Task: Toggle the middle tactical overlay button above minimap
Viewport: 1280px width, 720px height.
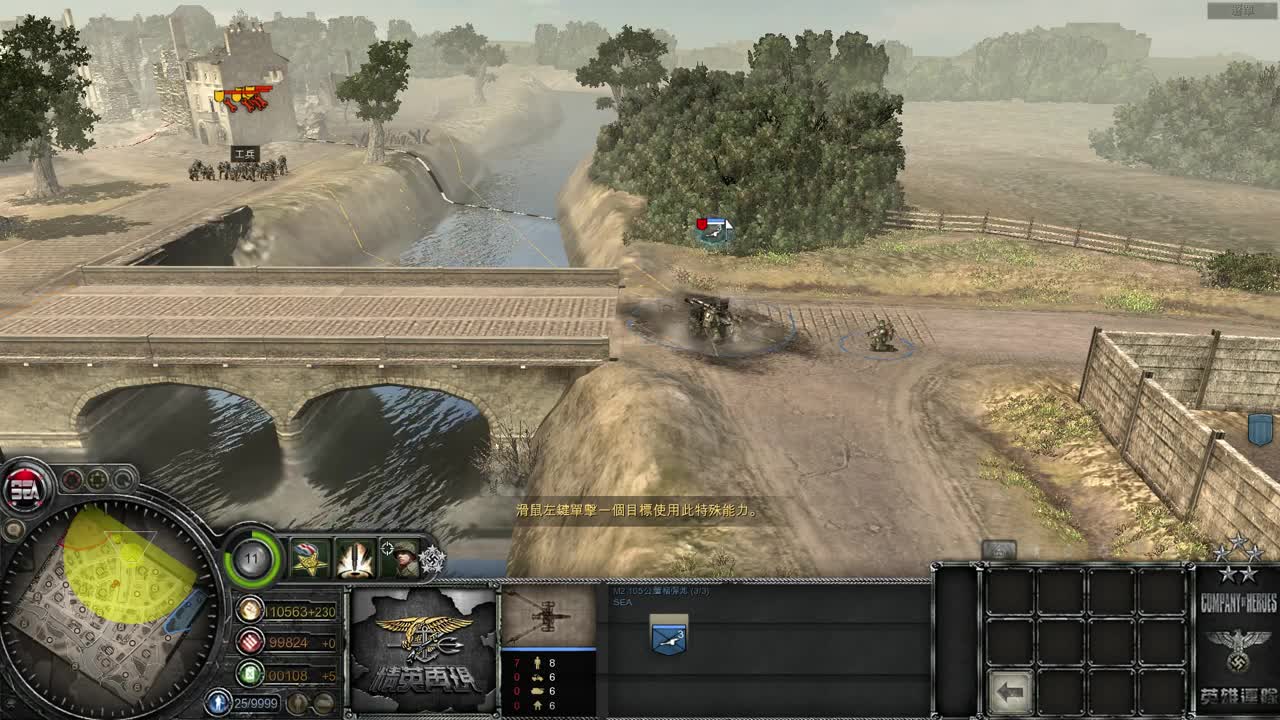Action: click(x=98, y=479)
